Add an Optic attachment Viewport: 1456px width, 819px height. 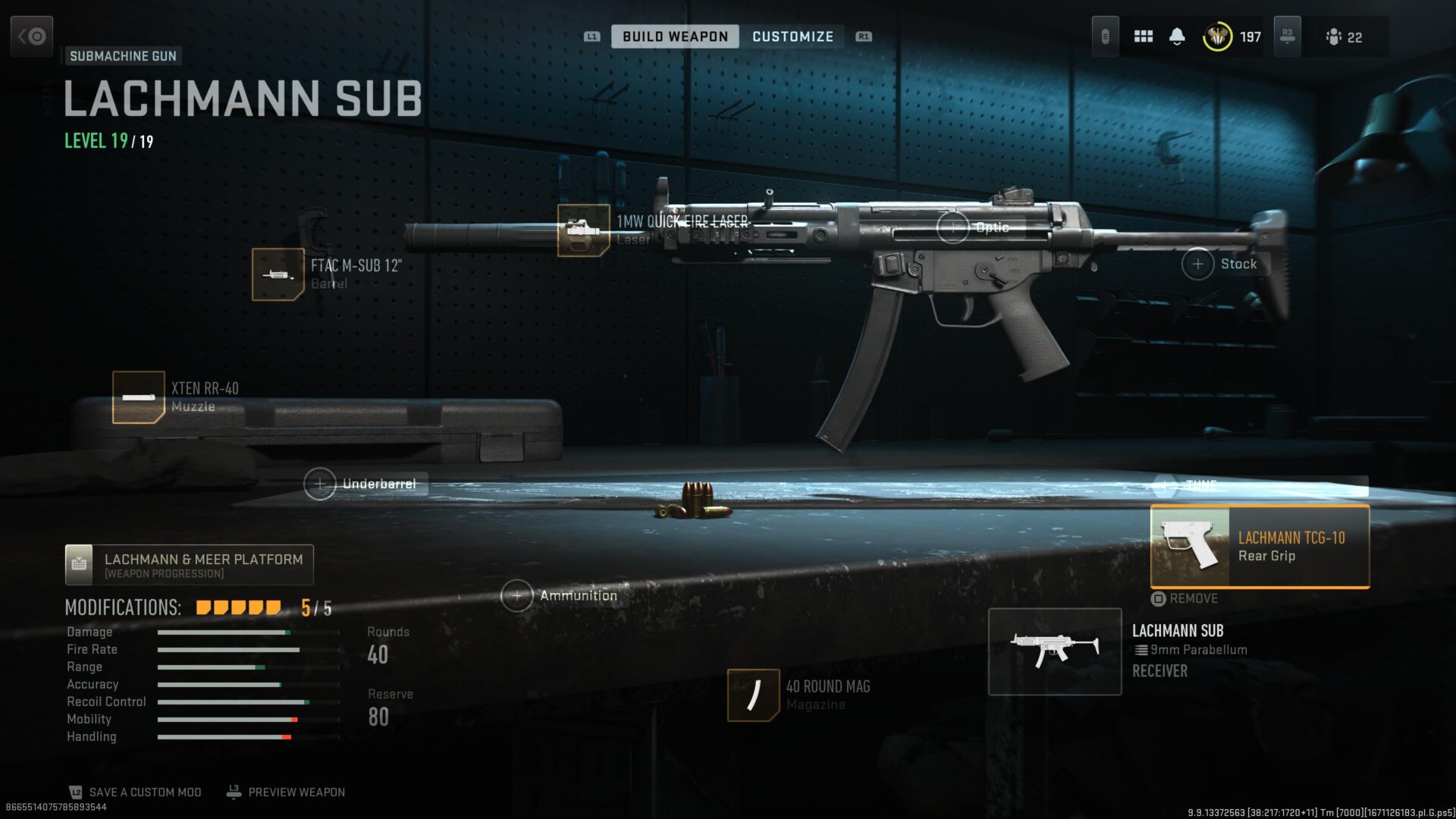click(953, 227)
